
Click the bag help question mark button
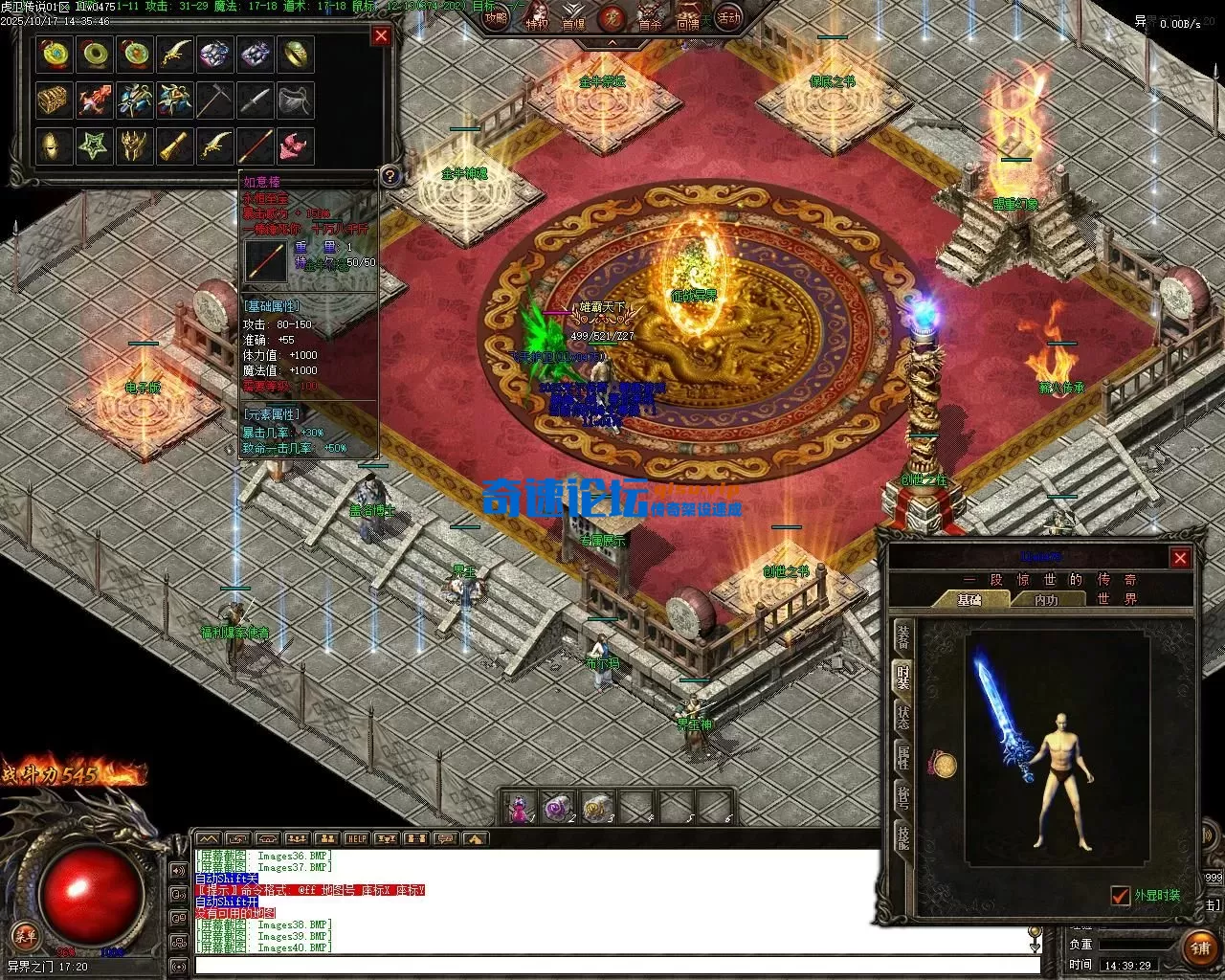click(x=390, y=175)
